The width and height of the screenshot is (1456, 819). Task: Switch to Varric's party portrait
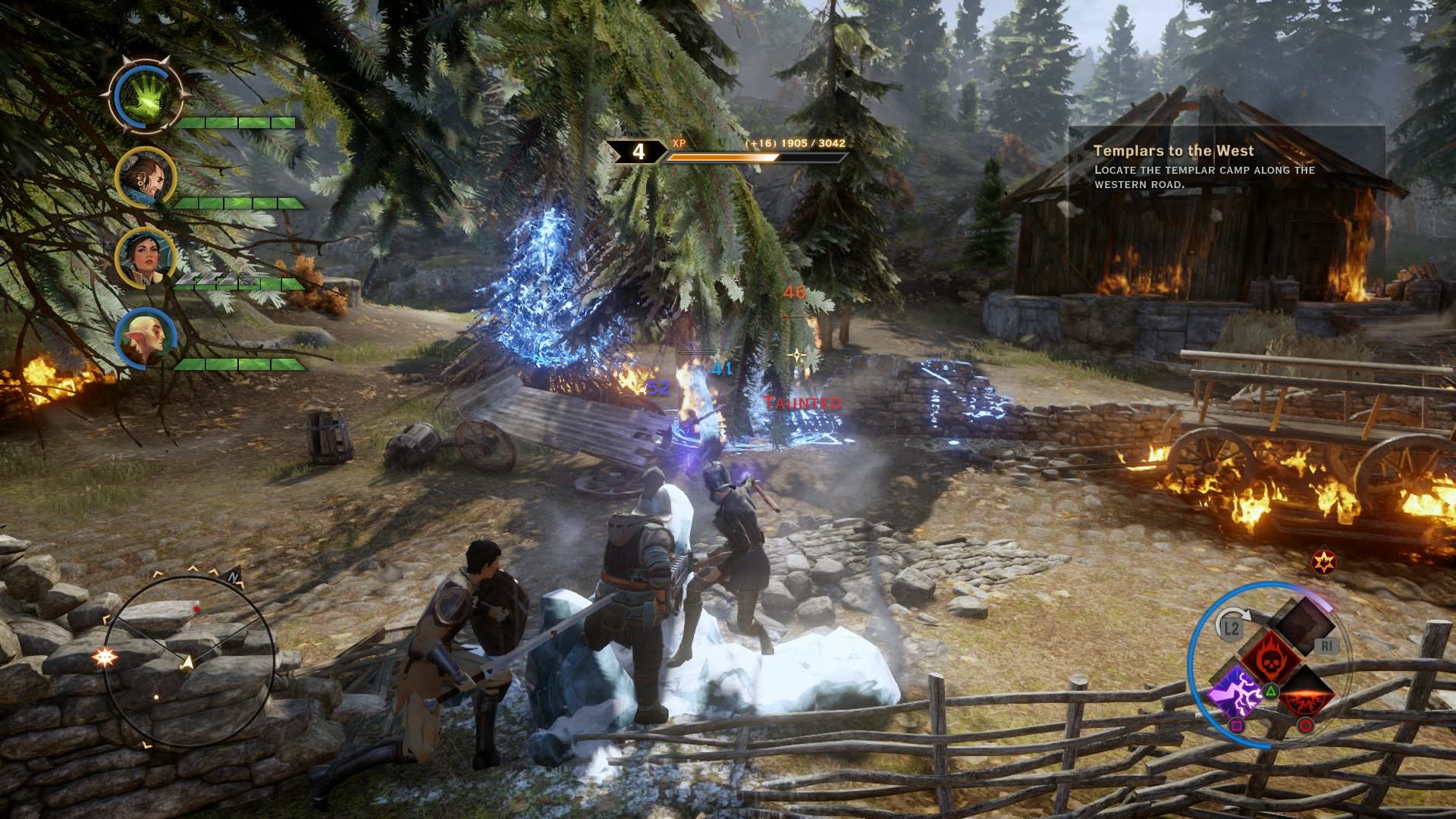[x=144, y=177]
